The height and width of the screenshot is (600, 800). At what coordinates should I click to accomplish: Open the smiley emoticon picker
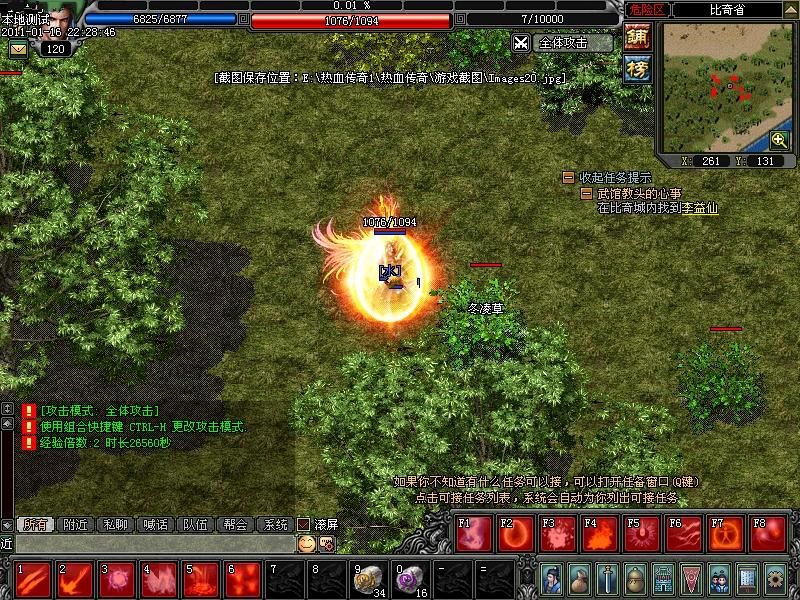306,543
